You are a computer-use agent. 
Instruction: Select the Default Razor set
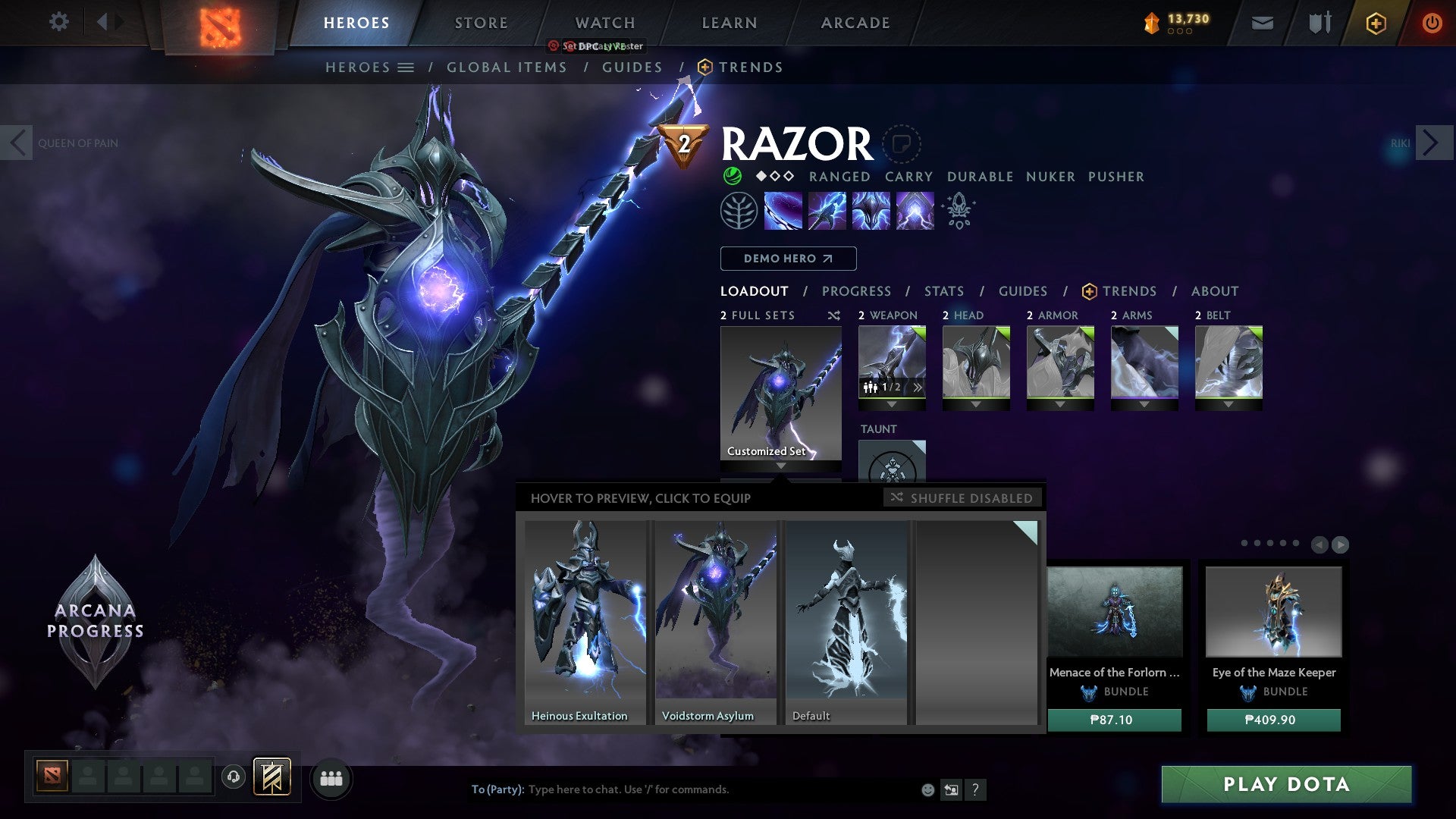[x=846, y=622]
